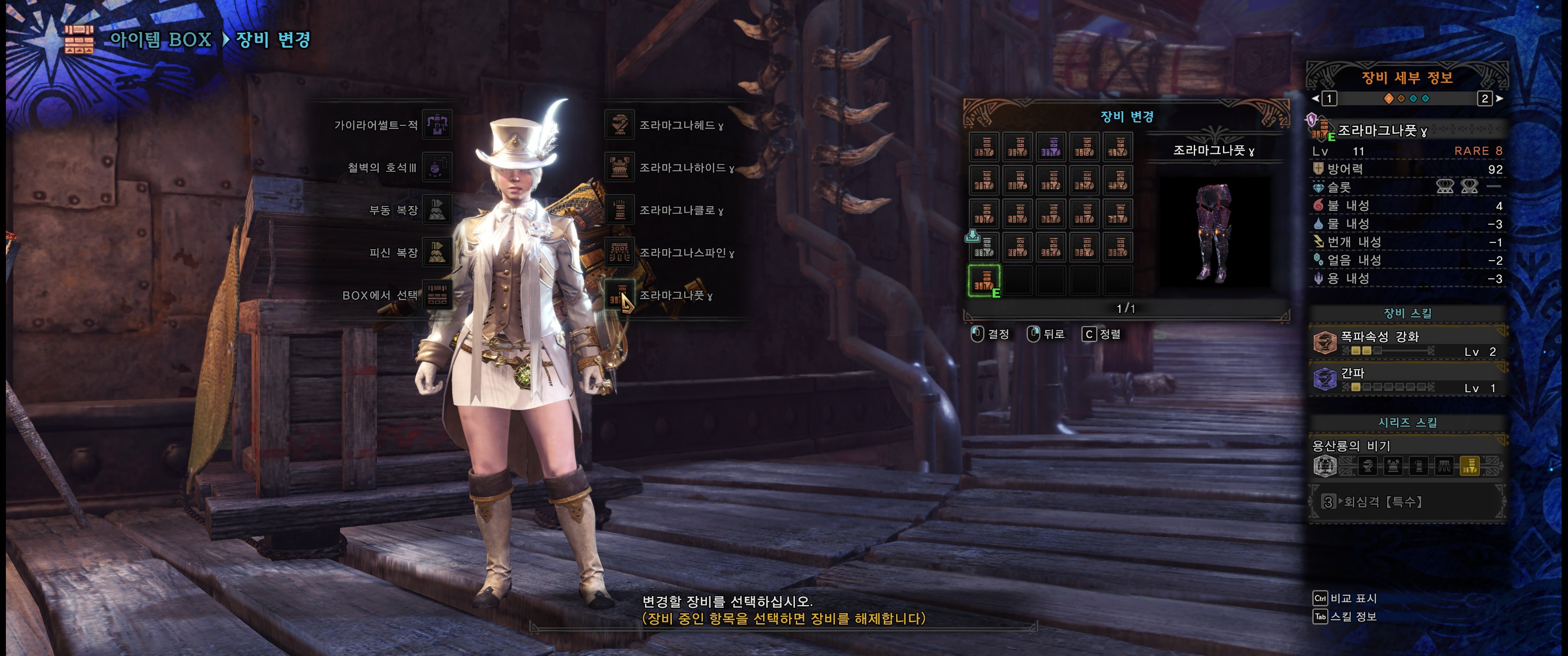
Task: Choose the gray leg armor with download mark
Action: click(984, 247)
